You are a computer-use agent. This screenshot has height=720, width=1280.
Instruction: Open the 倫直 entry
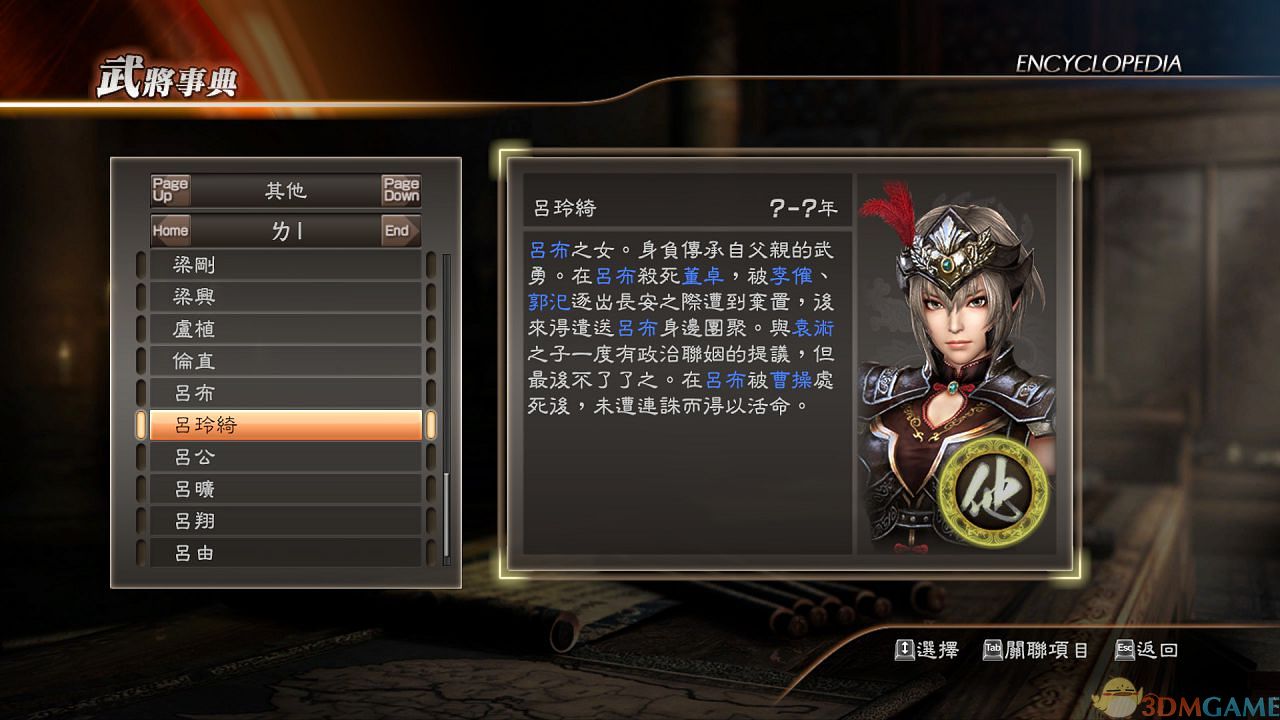coord(285,361)
